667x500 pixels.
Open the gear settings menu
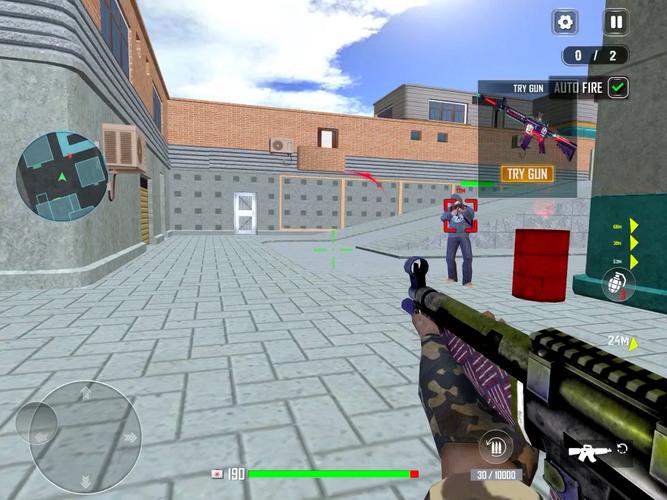565,22
